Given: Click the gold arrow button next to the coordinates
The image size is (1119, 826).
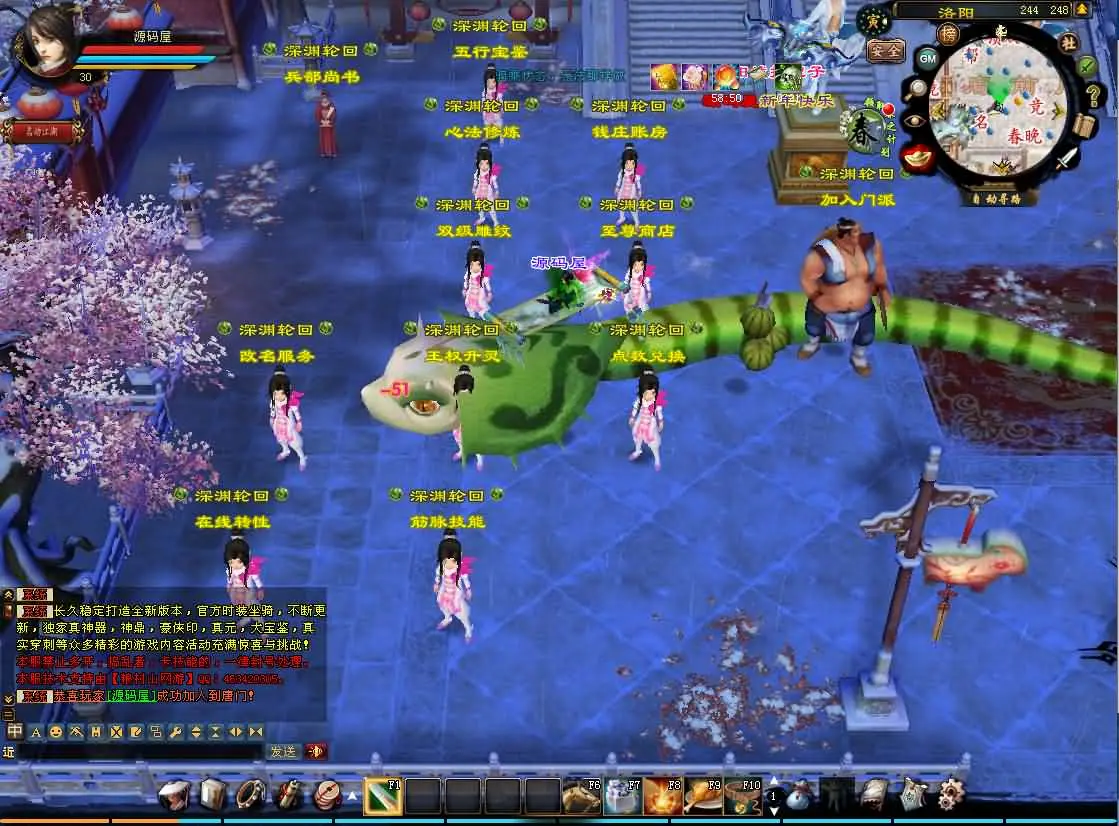Looking at the screenshot, I should point(1083,10).
